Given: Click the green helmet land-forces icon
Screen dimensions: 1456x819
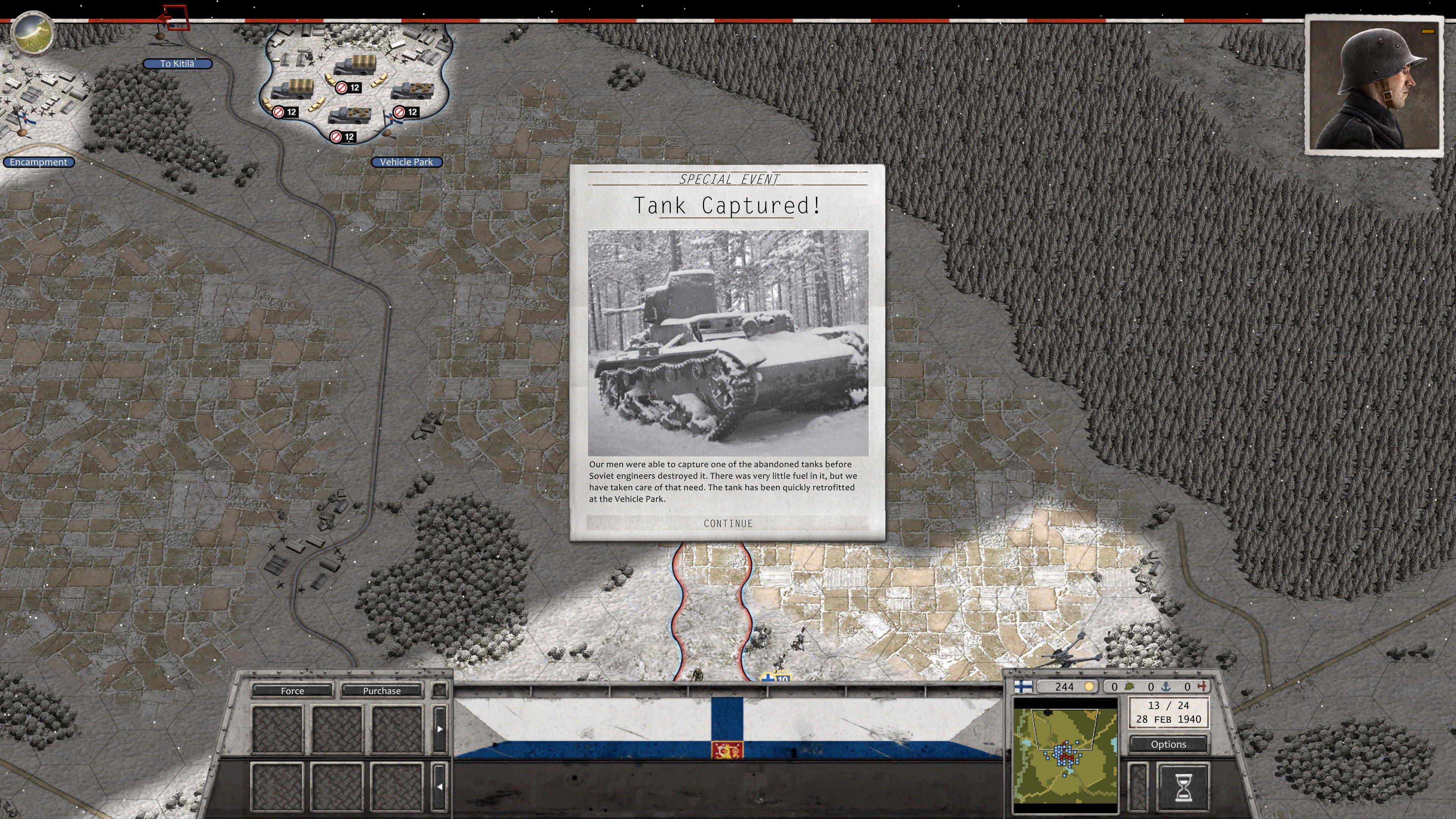Looking at the screenshot, I should coord(1129,687).
